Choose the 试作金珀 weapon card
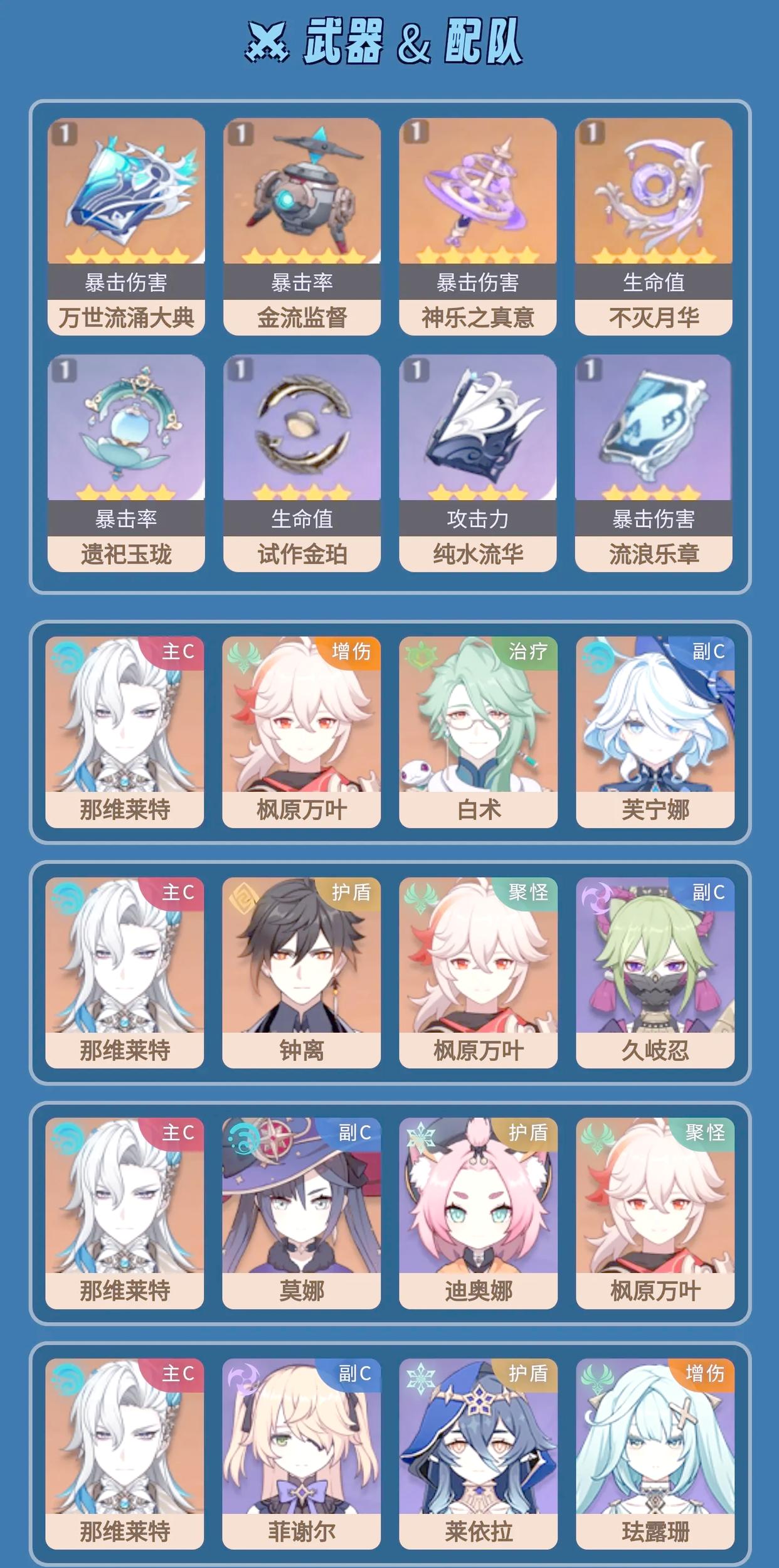779x1568 pixels. [302, 462]
